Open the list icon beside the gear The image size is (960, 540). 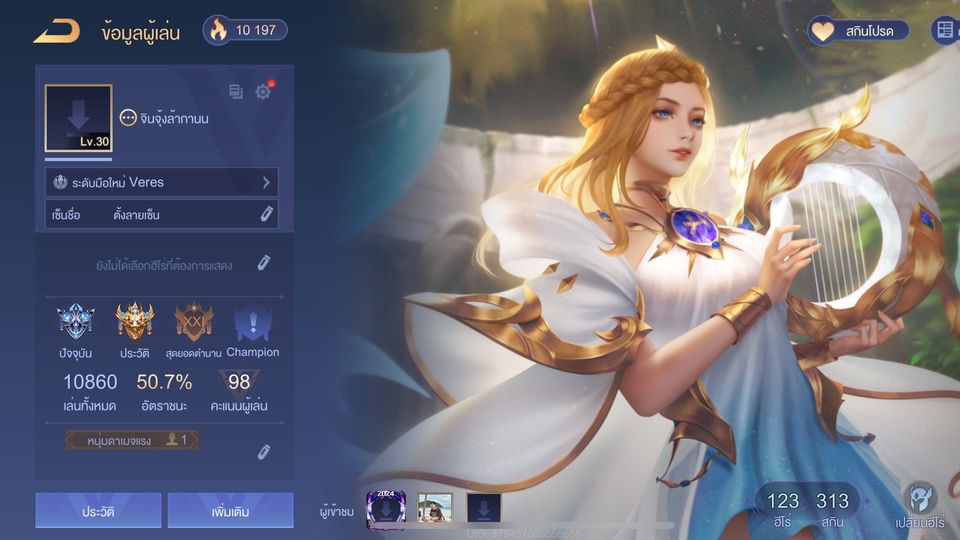236,92
